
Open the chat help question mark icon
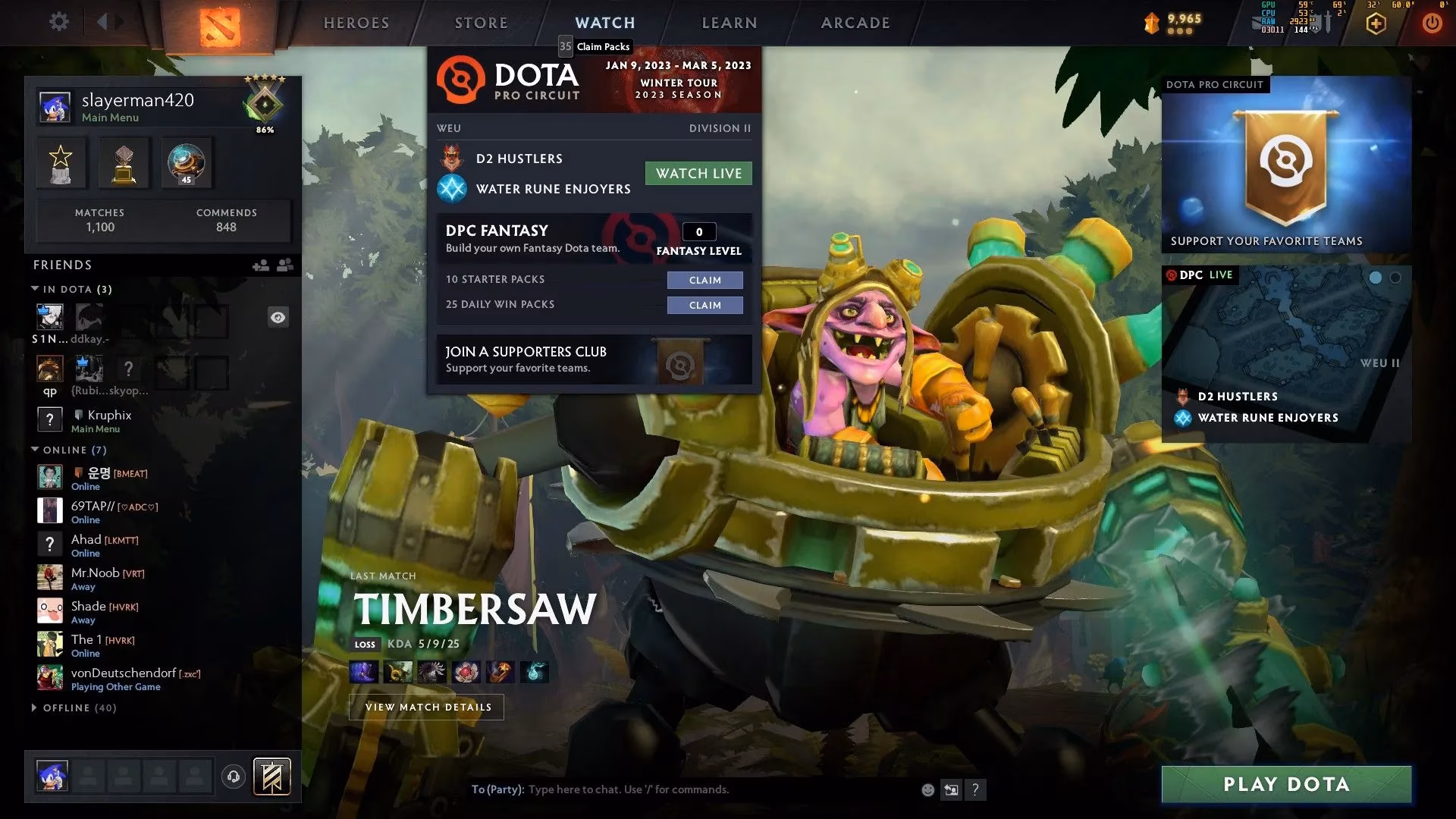975,789
